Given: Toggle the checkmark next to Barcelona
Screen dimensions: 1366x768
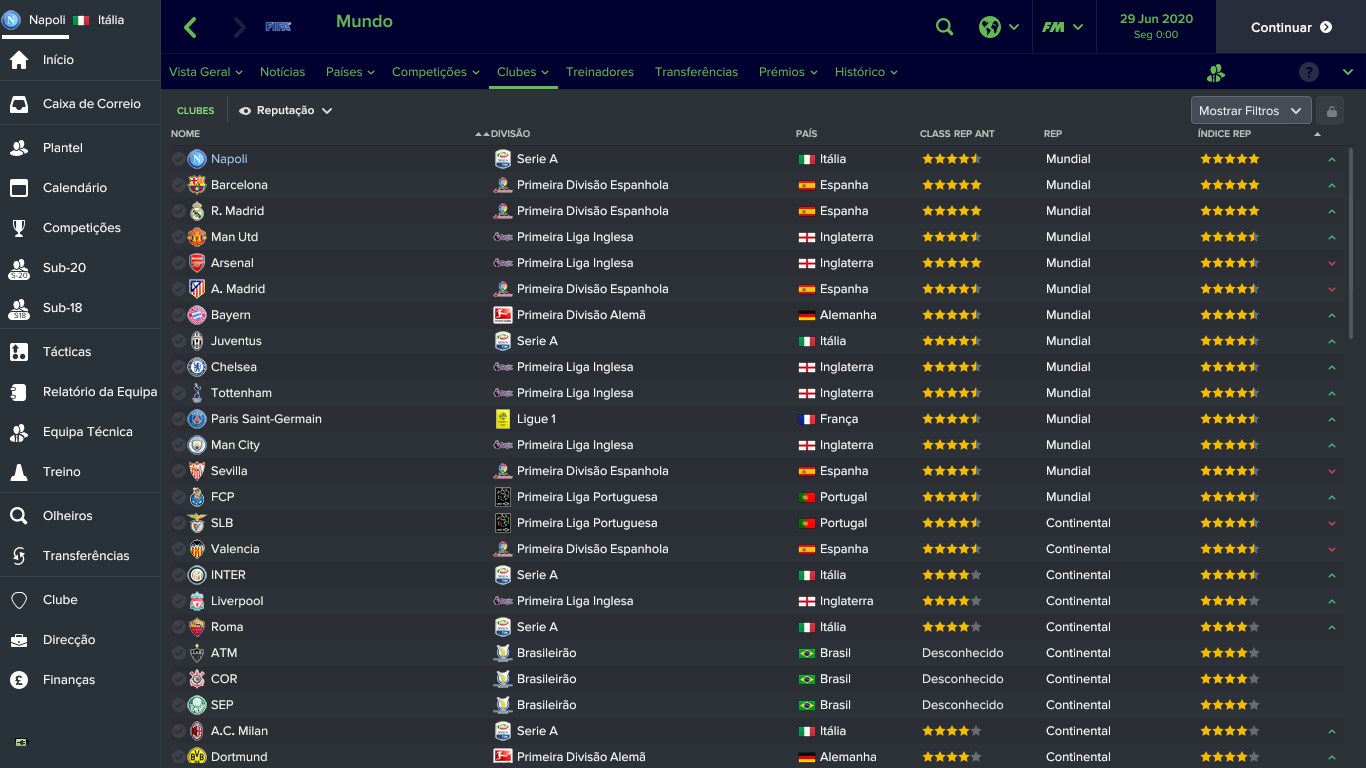Looking at the screenshot, I should [x=180, y=184].
